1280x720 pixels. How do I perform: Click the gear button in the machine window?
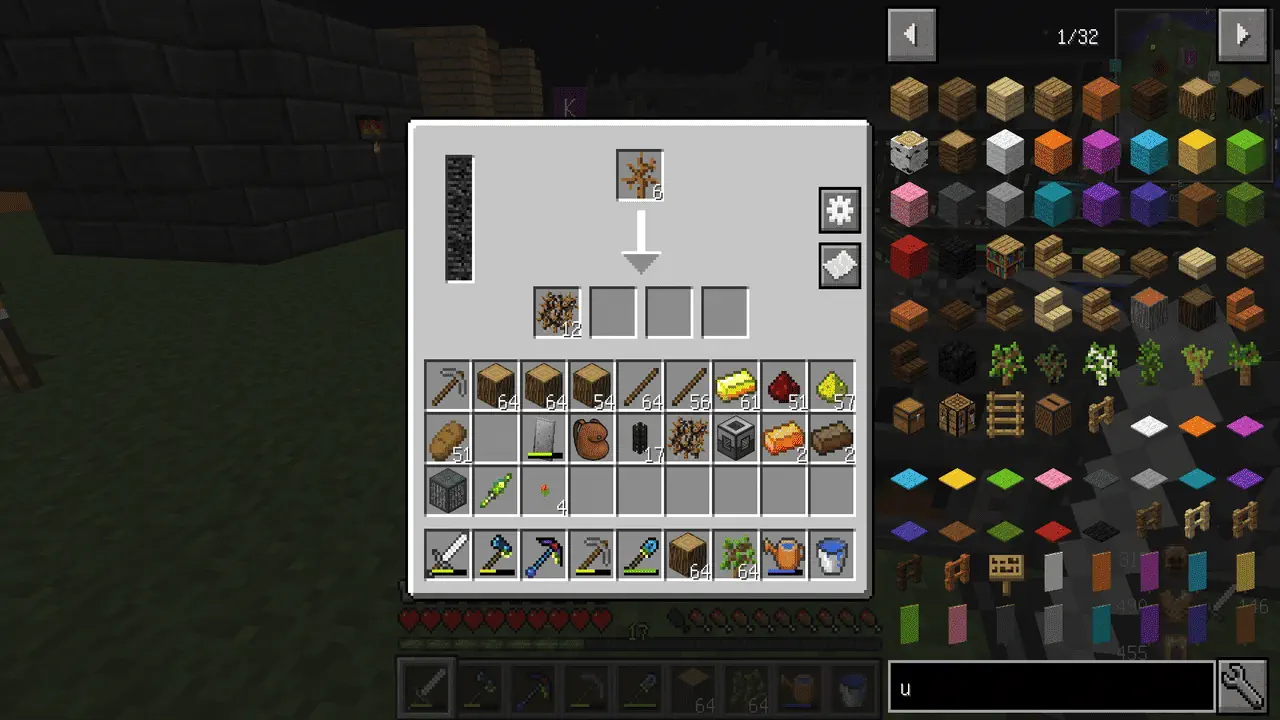click(839, 210)
